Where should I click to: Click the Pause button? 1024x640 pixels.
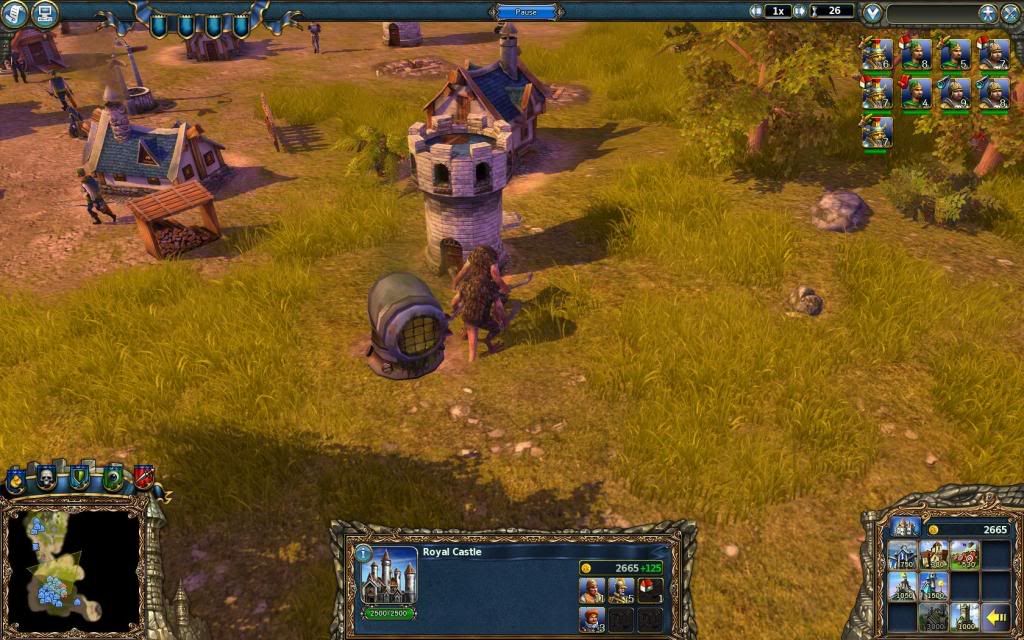tap(526, 12)
